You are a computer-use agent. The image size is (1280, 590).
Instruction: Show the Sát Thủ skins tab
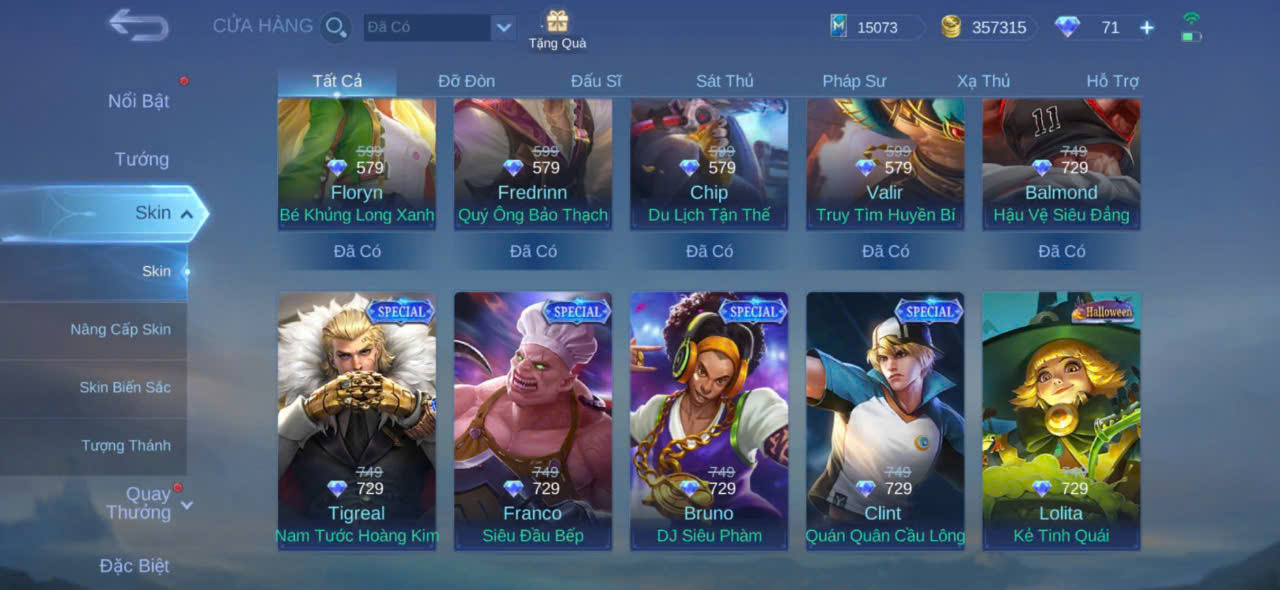pyautogui.click(x=725, y=81)
